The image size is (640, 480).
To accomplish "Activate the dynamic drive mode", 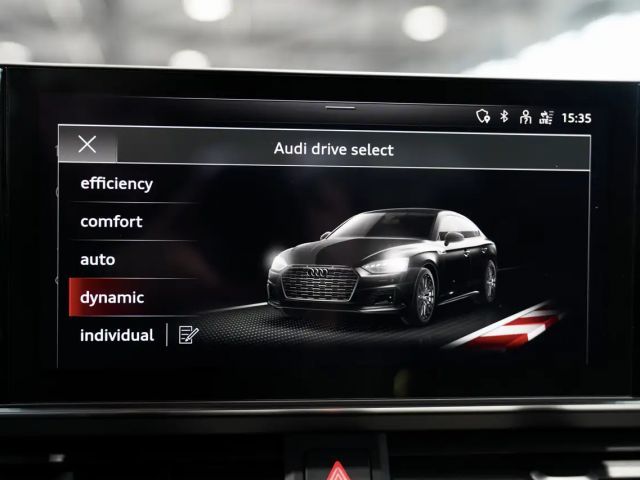I will tap(112, 298).
